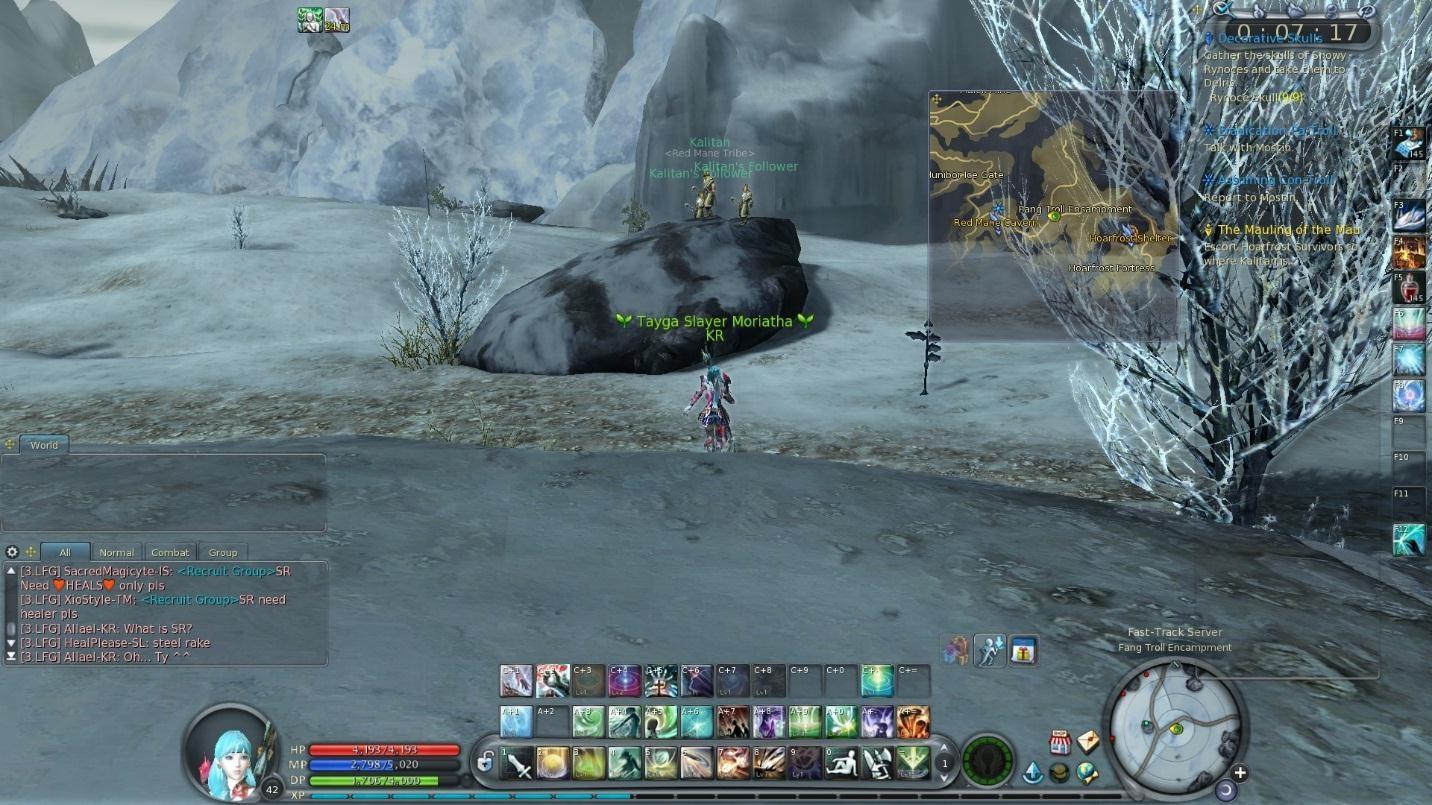Open the globe and envelope icon
The image size is (1432, 805).
pos(1087,773)
